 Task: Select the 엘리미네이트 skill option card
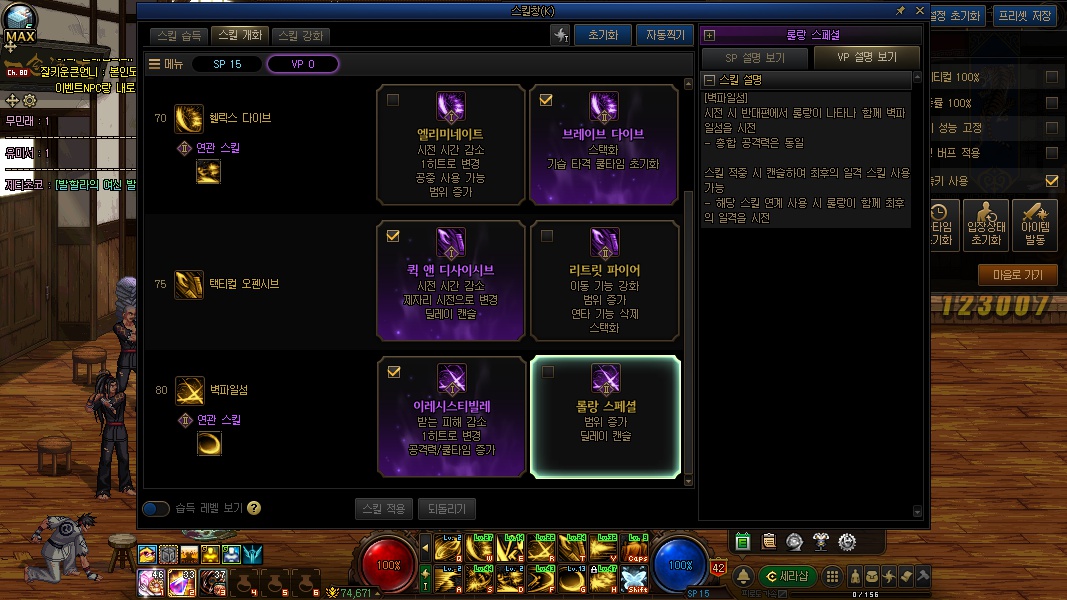click(450, 145)
